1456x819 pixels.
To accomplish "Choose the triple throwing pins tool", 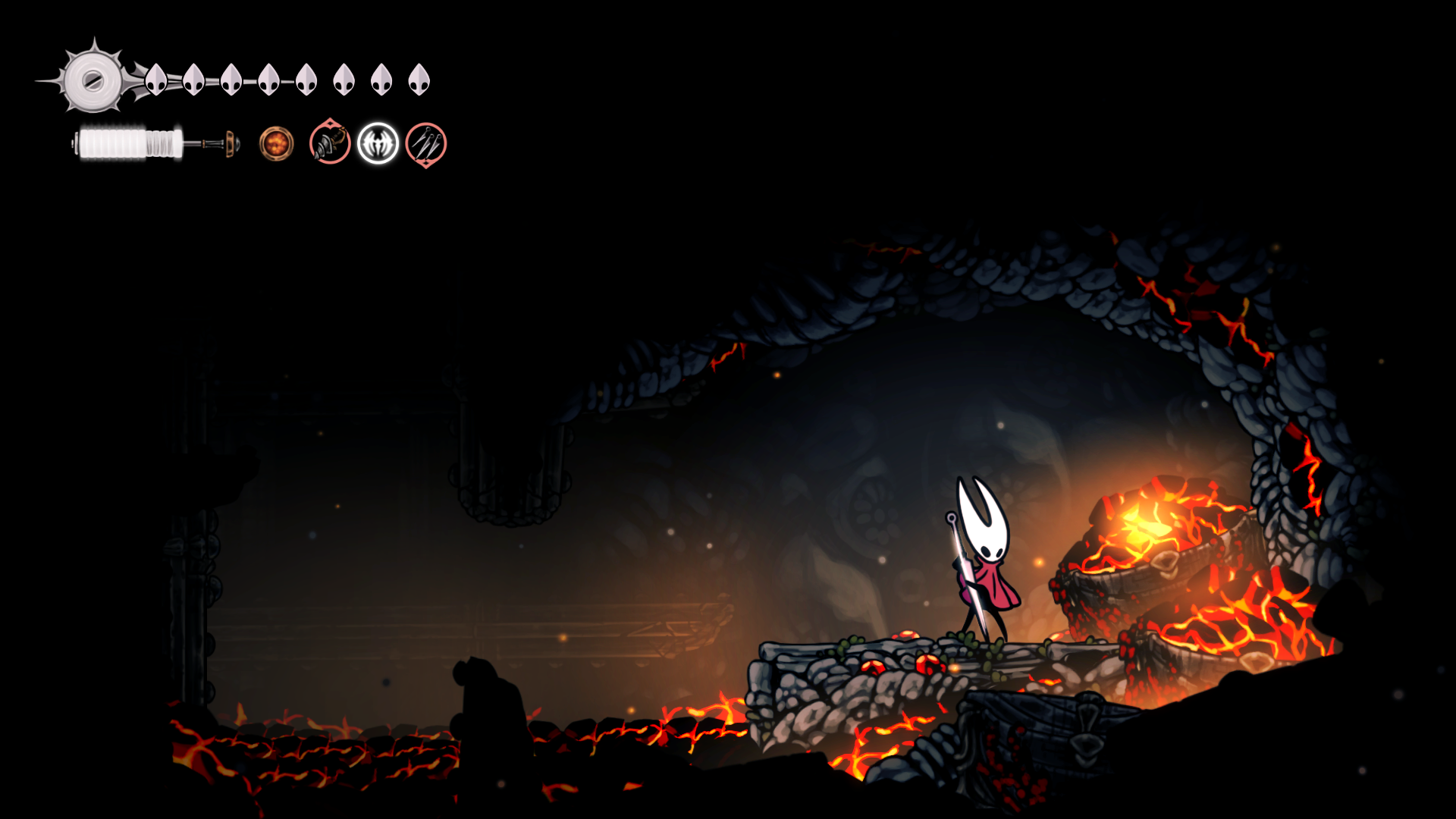I will coord(426,144).
